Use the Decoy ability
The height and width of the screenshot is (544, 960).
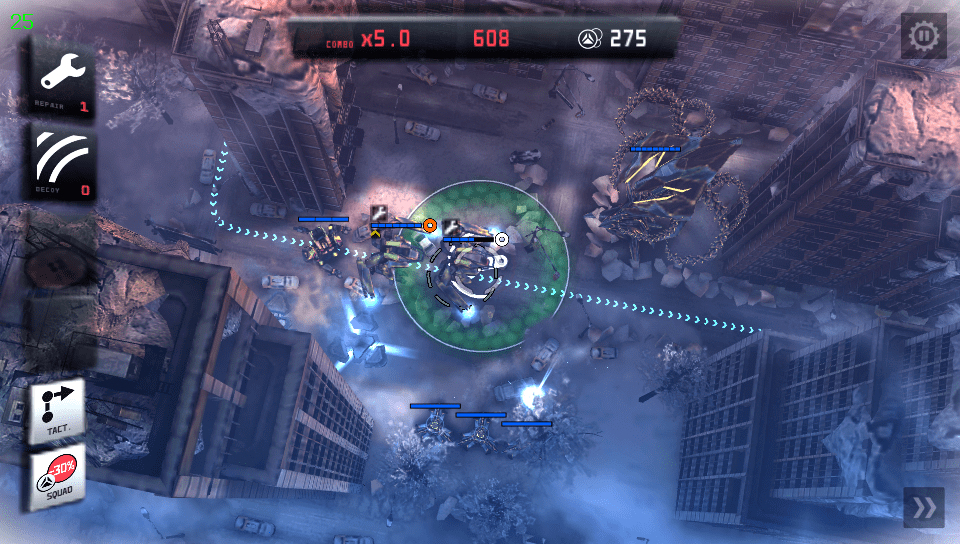tap(63, 163)
